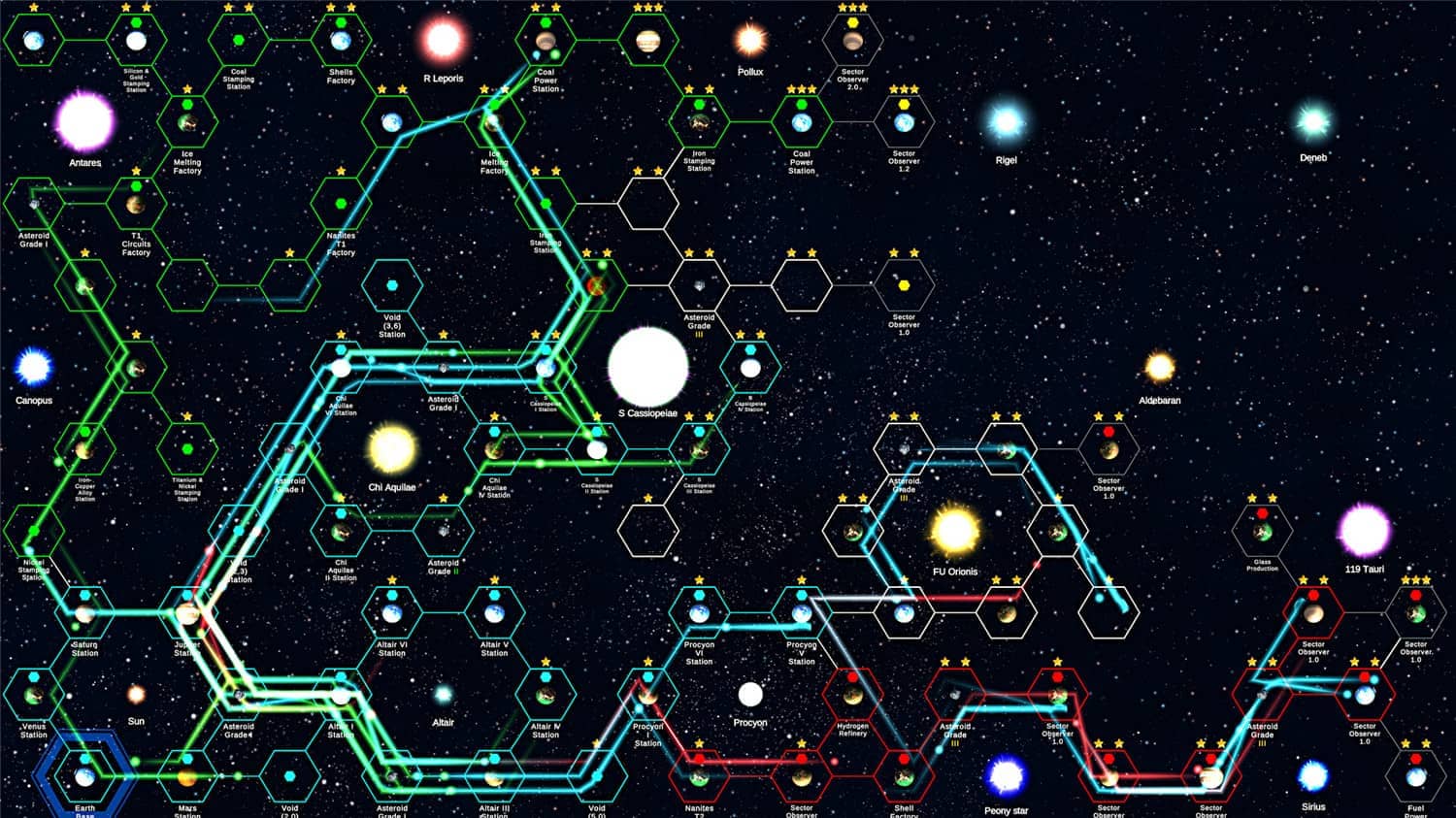Open the Sector Observer 2.0 hex

click(850, 41)
